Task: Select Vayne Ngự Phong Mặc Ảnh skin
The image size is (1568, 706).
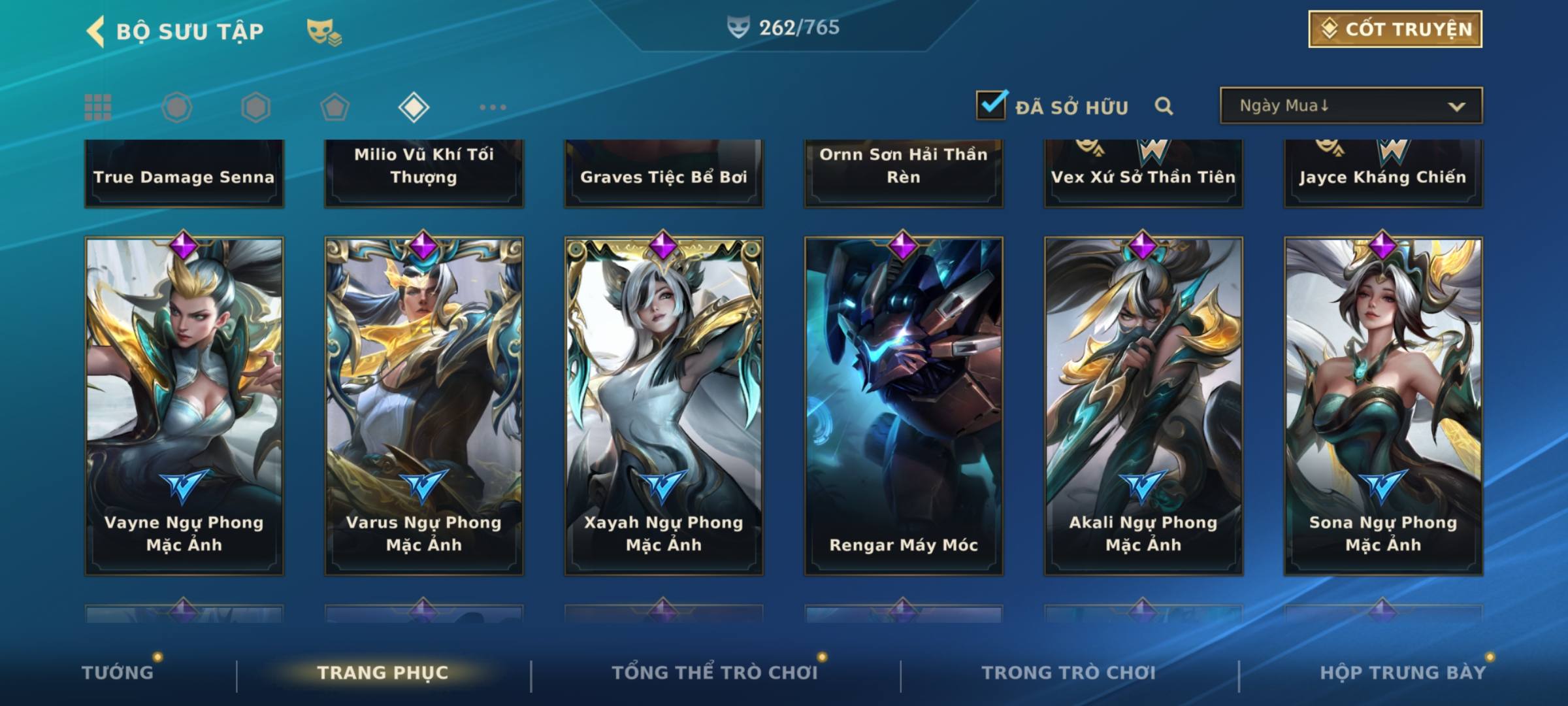Action: [184, 405]
